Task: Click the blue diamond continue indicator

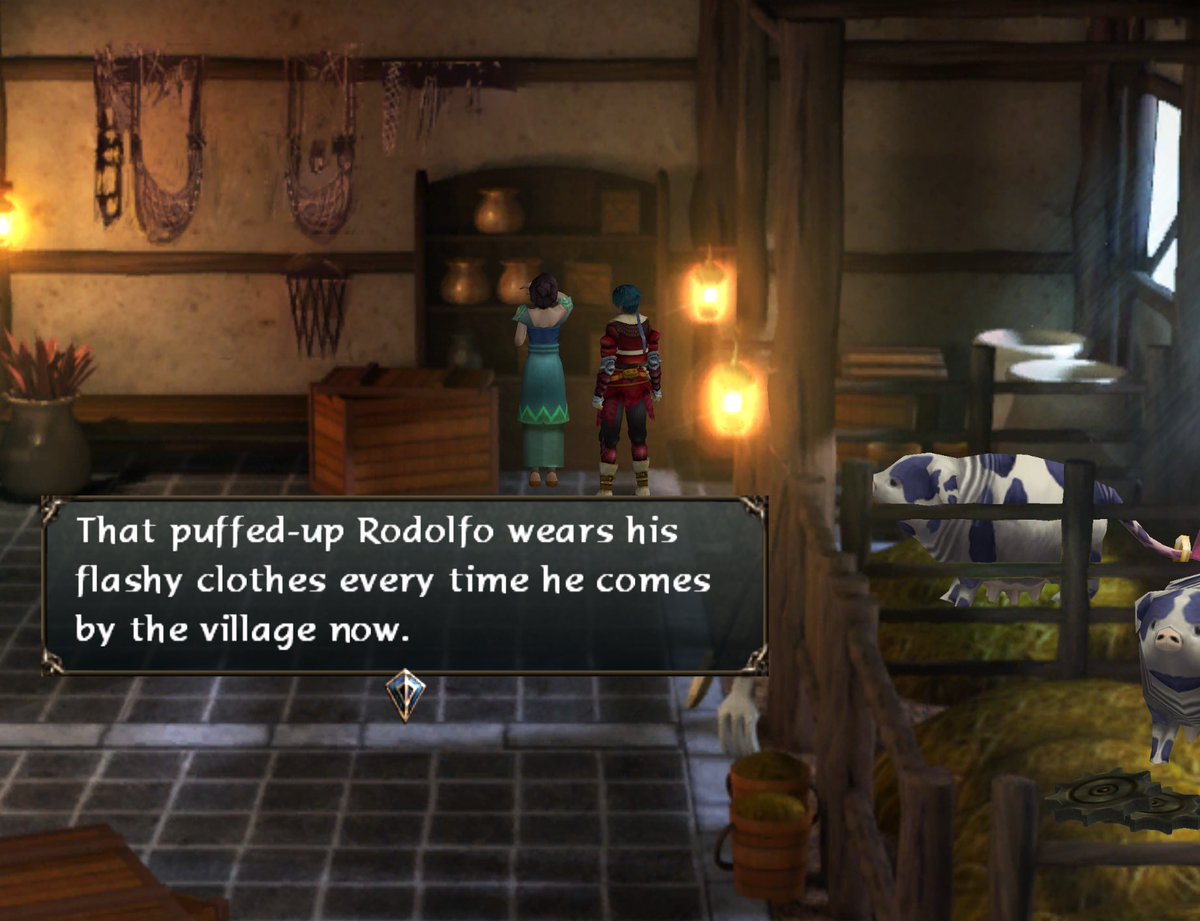Action: [x=405, y=694]
